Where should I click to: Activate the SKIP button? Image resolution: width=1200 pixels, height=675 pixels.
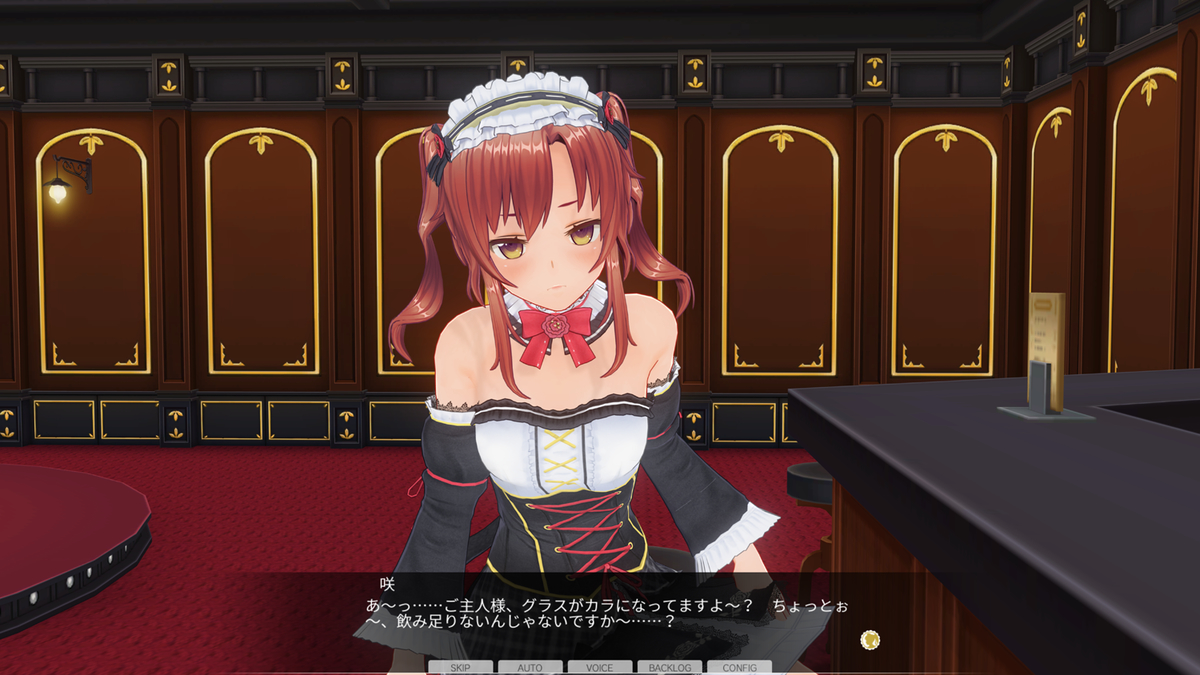(460, 667)
